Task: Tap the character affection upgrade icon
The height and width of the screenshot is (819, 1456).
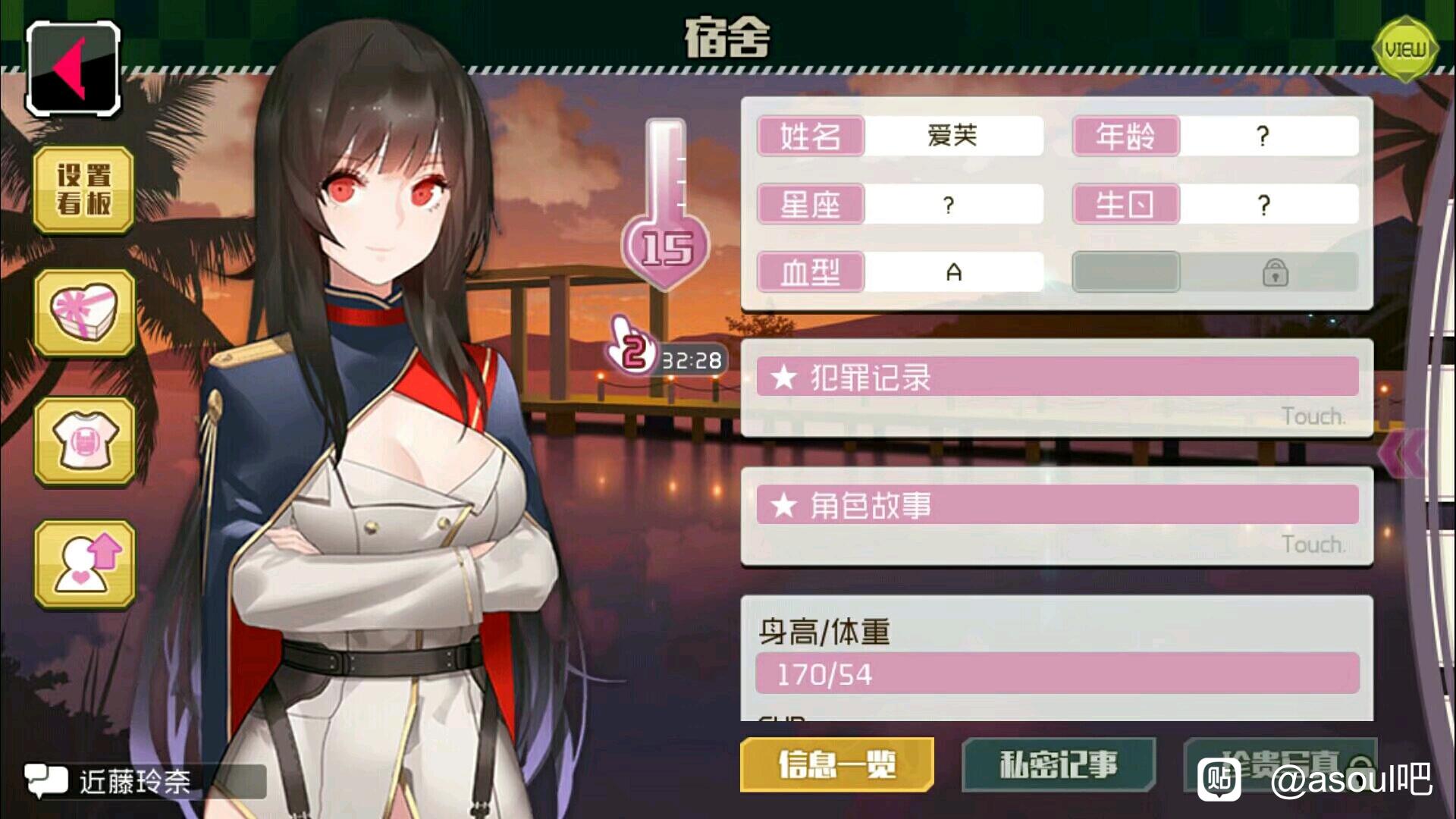Action: (84, 564)
